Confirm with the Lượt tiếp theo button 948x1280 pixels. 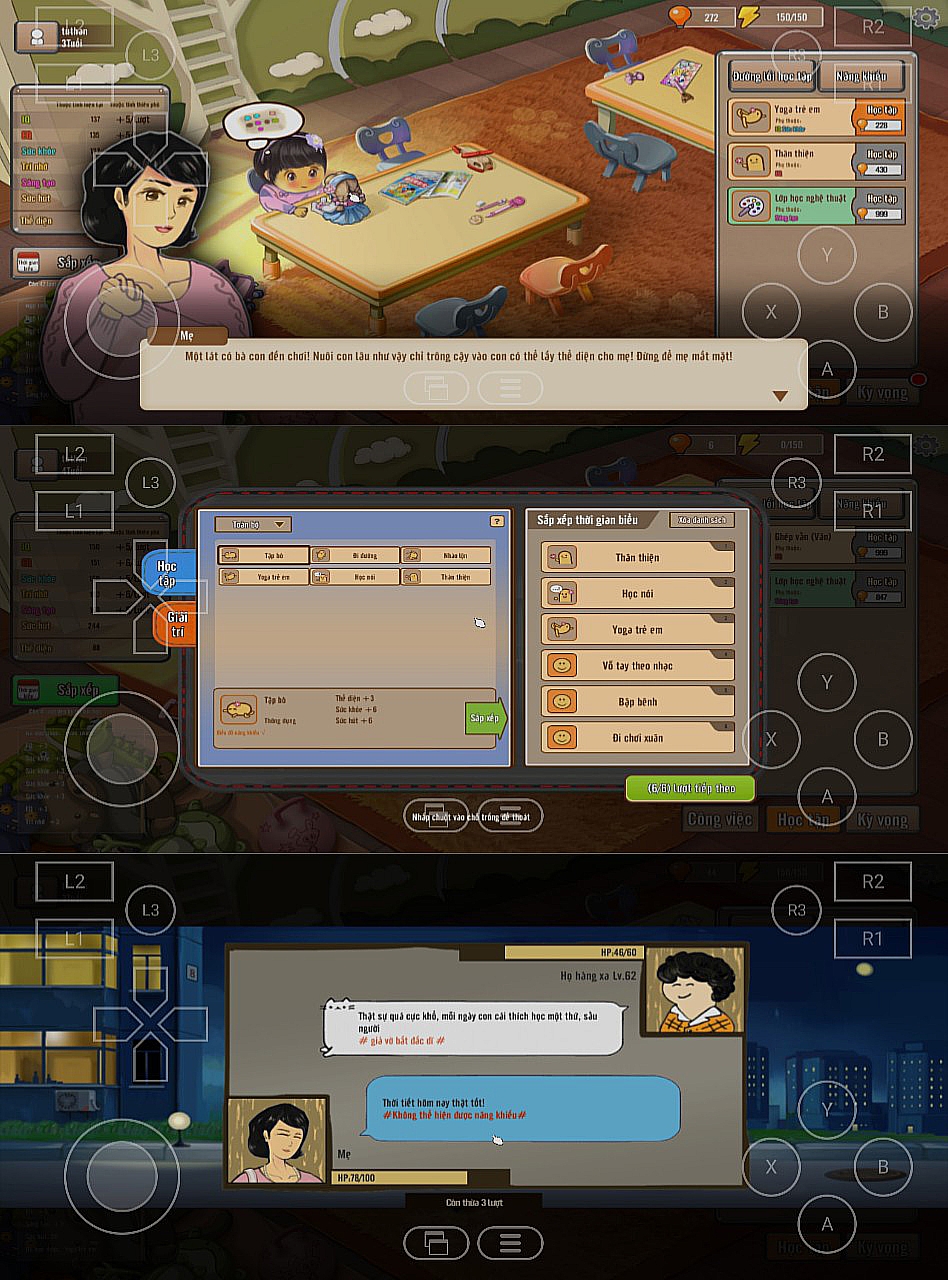coord(690,788)
